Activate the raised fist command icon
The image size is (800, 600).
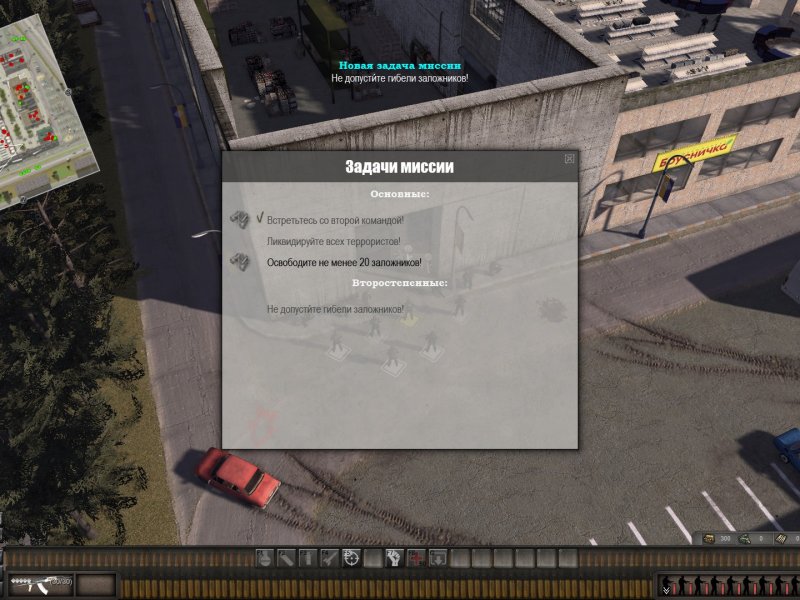pos(393,558)
